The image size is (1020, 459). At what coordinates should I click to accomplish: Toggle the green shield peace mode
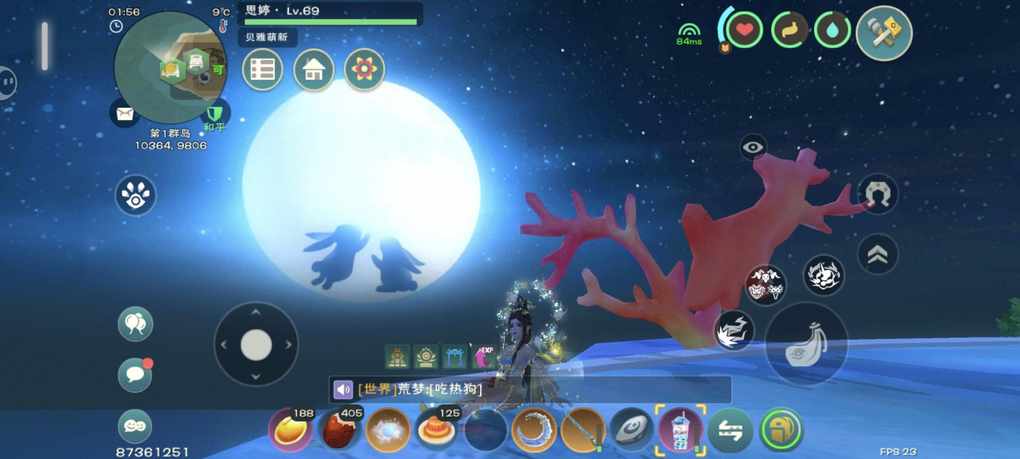click(213, 113)
